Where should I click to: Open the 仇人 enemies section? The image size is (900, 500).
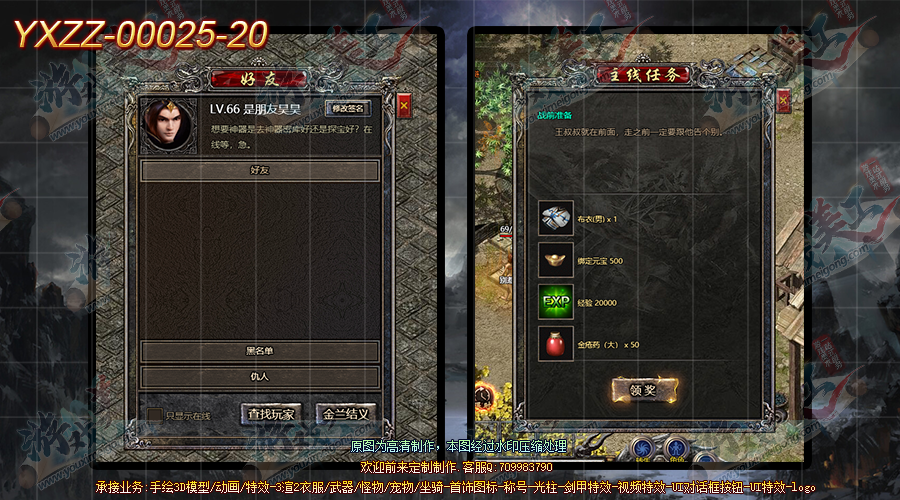click(259, 377)
